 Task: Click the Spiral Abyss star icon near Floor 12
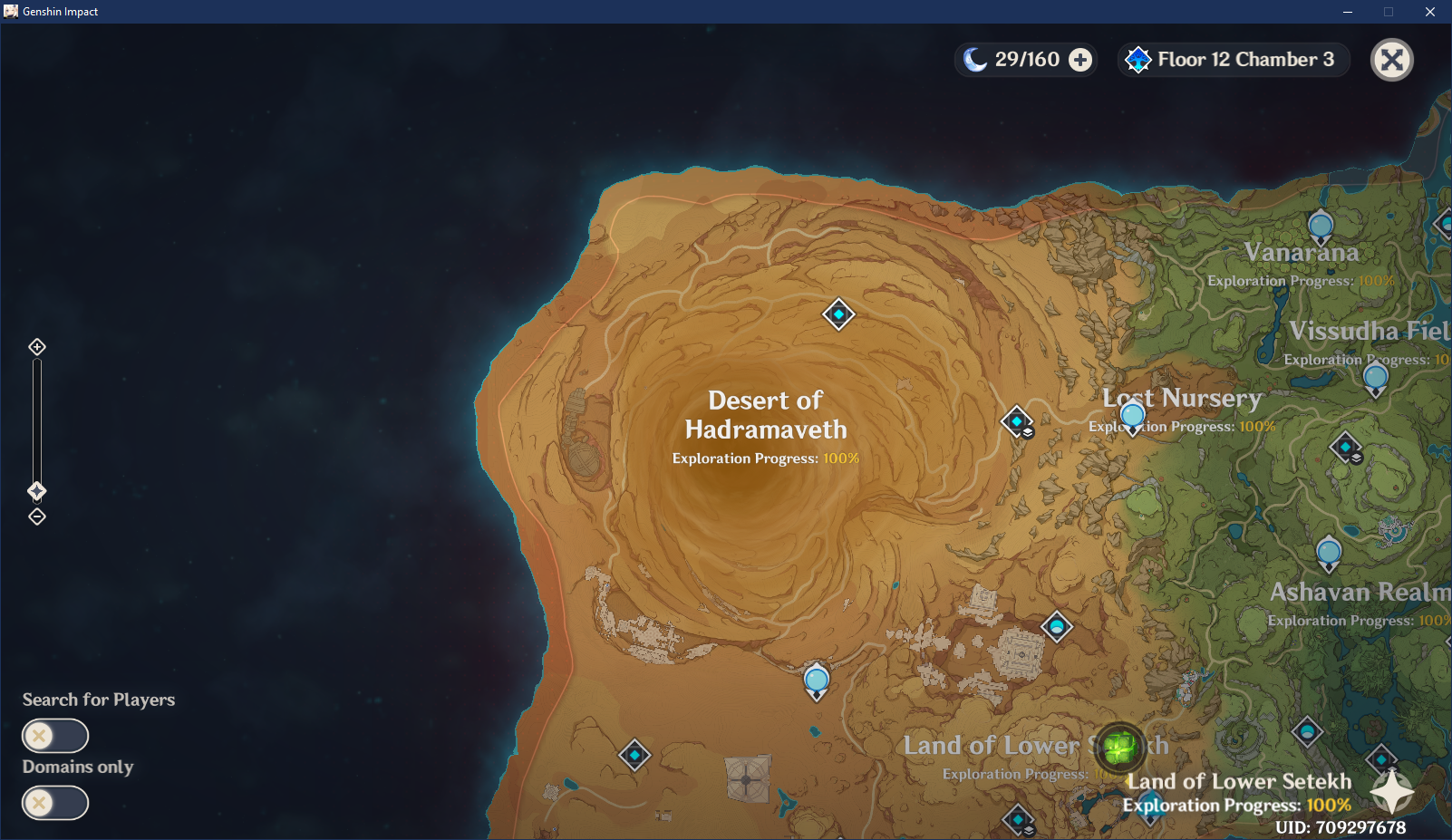click(x=1139, y=59)
